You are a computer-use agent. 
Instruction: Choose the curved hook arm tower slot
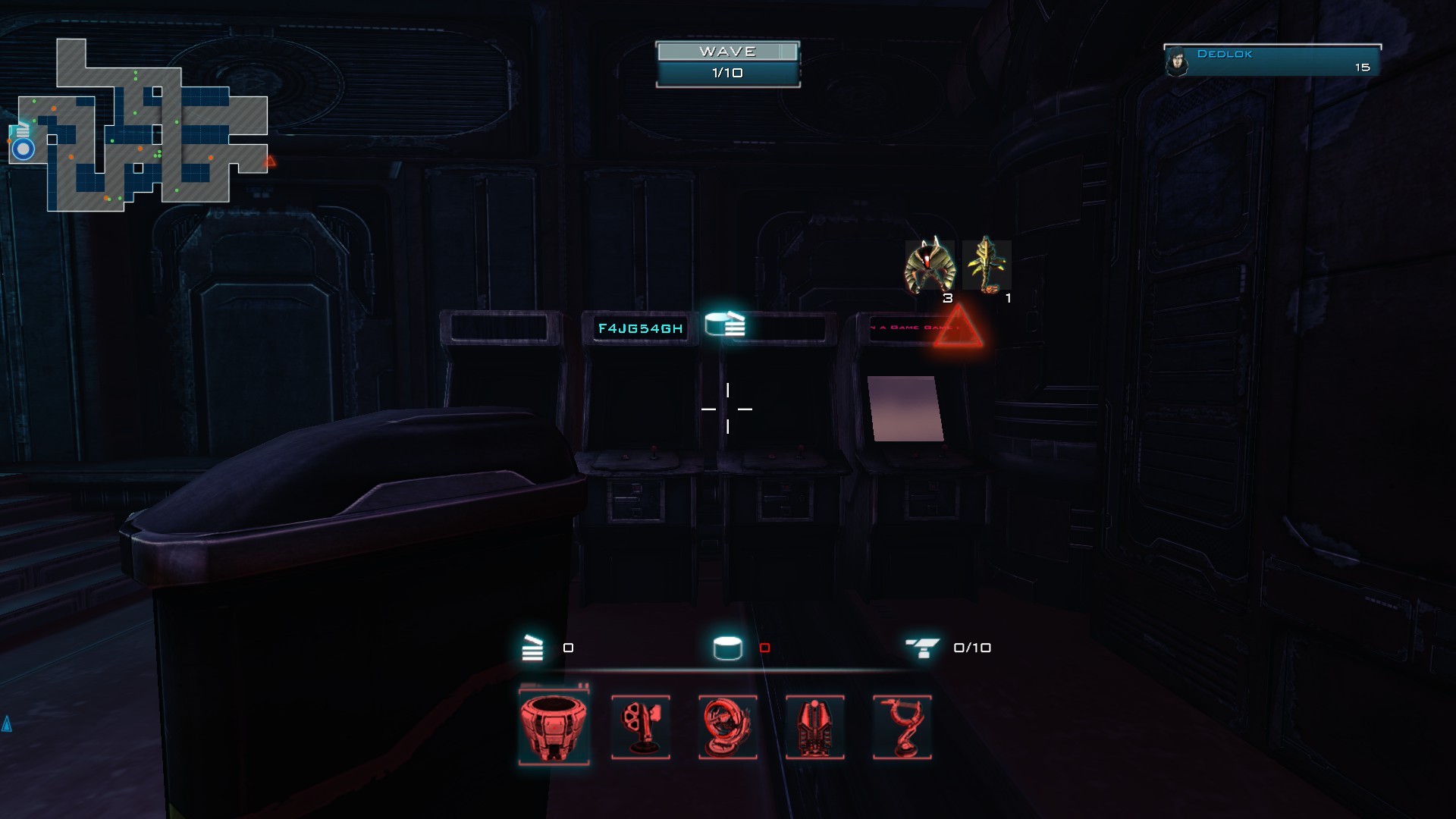[902, 726]
